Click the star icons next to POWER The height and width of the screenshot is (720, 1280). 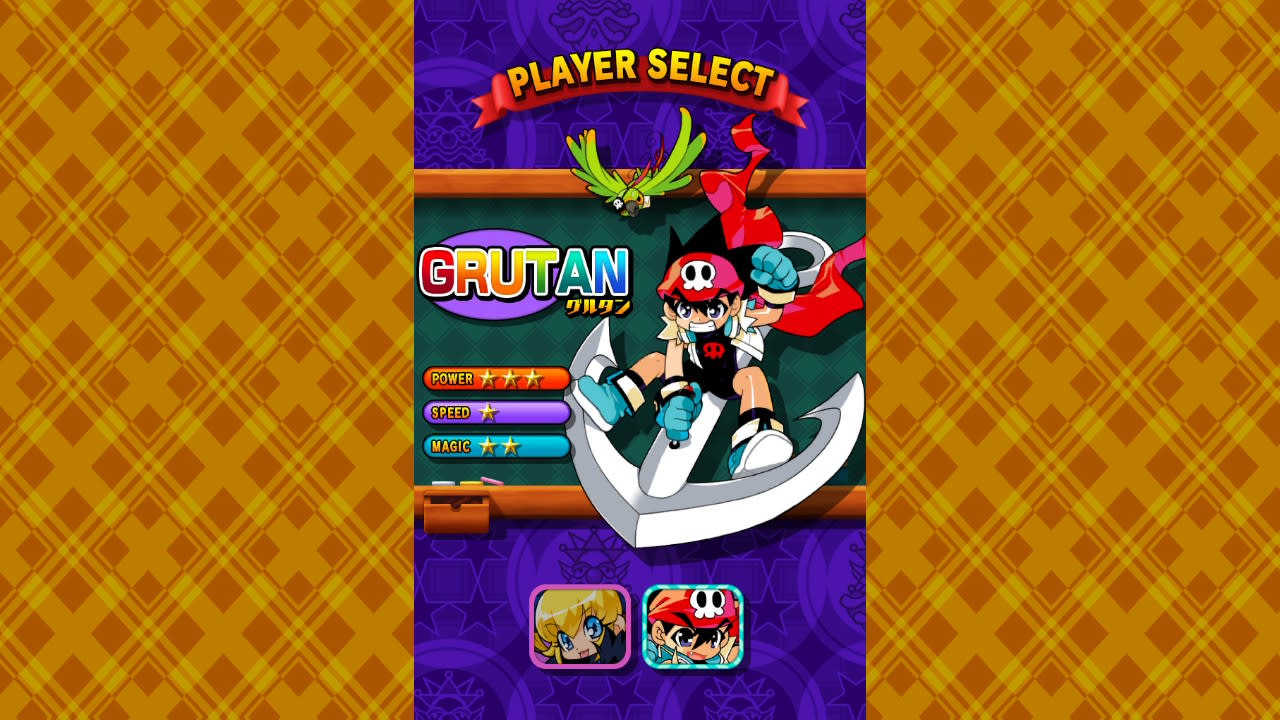[x=510, y=379]
